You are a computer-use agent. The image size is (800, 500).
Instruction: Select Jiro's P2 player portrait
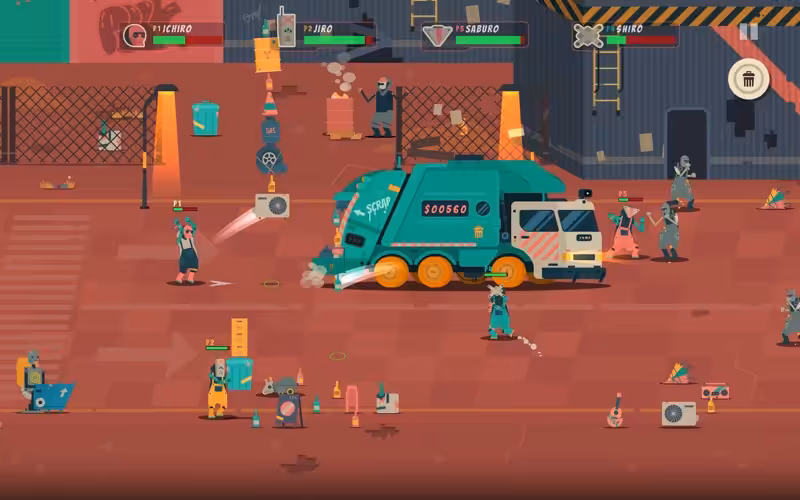click(285, 32)
